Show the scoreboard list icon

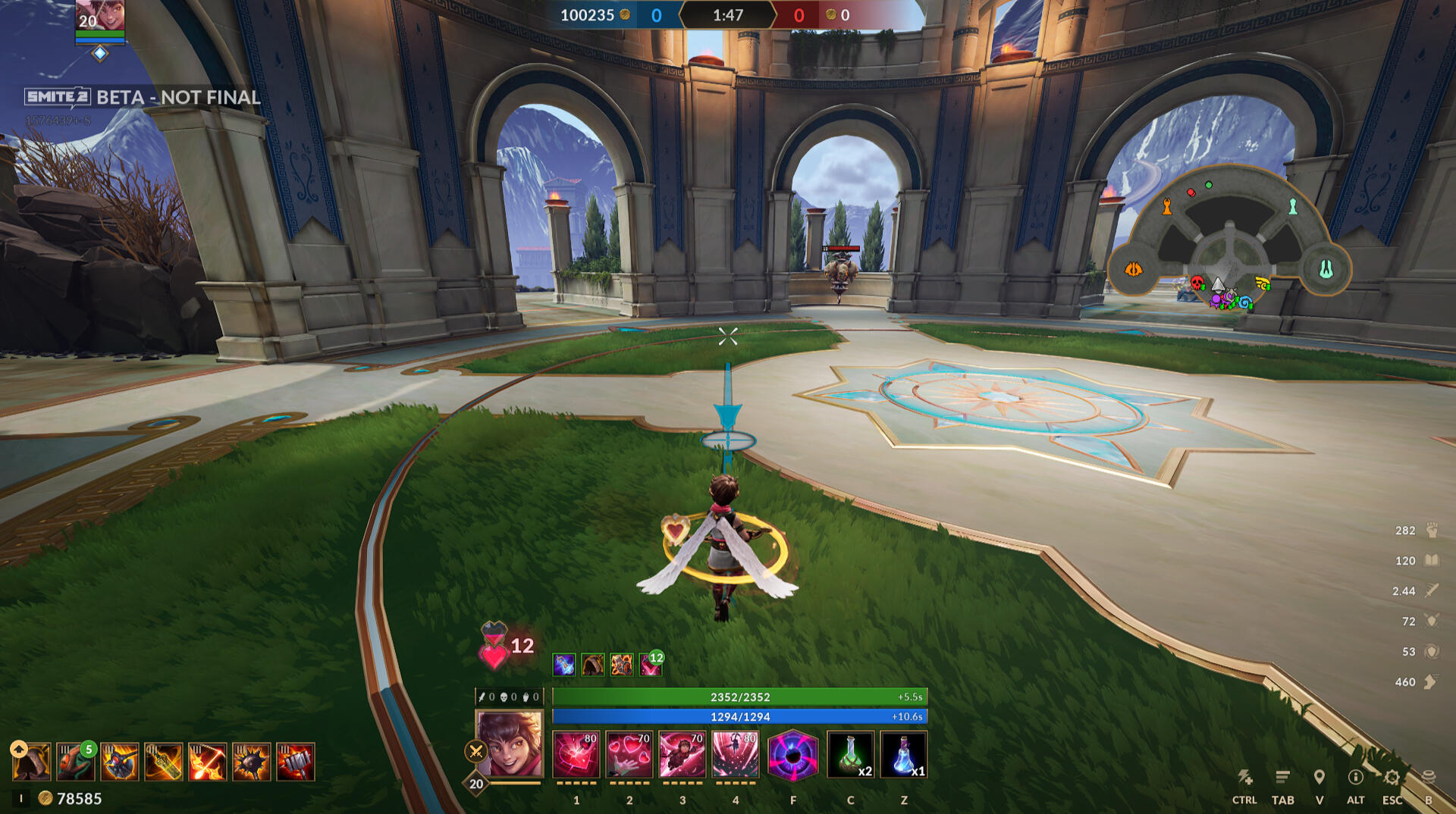1282,778
